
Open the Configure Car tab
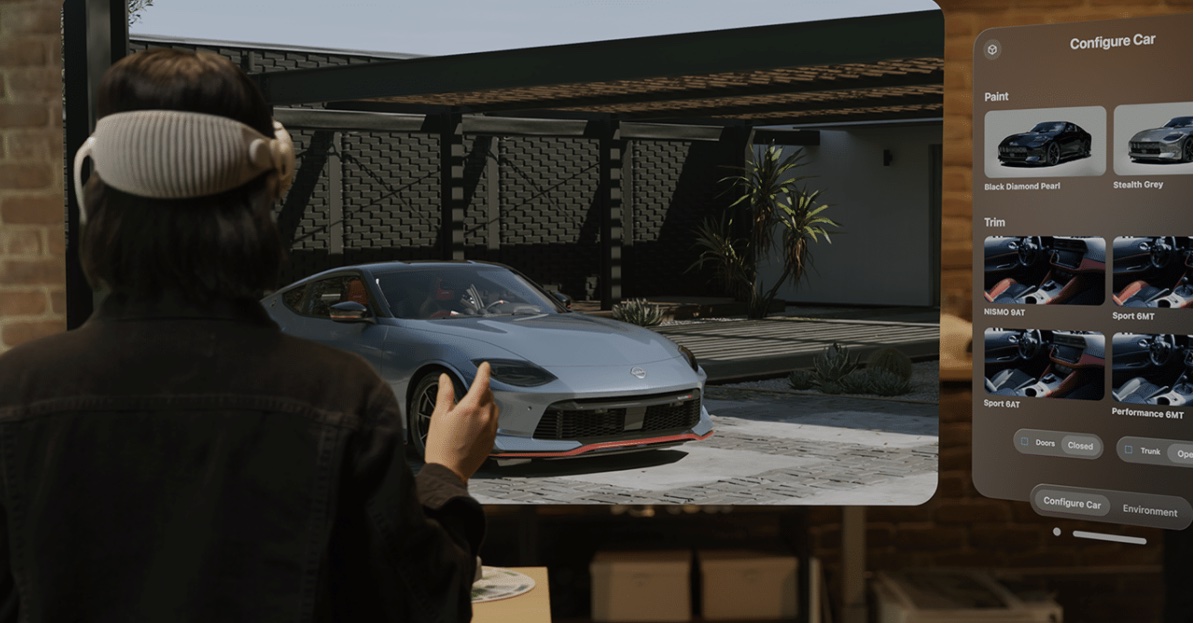[1071, 503]
